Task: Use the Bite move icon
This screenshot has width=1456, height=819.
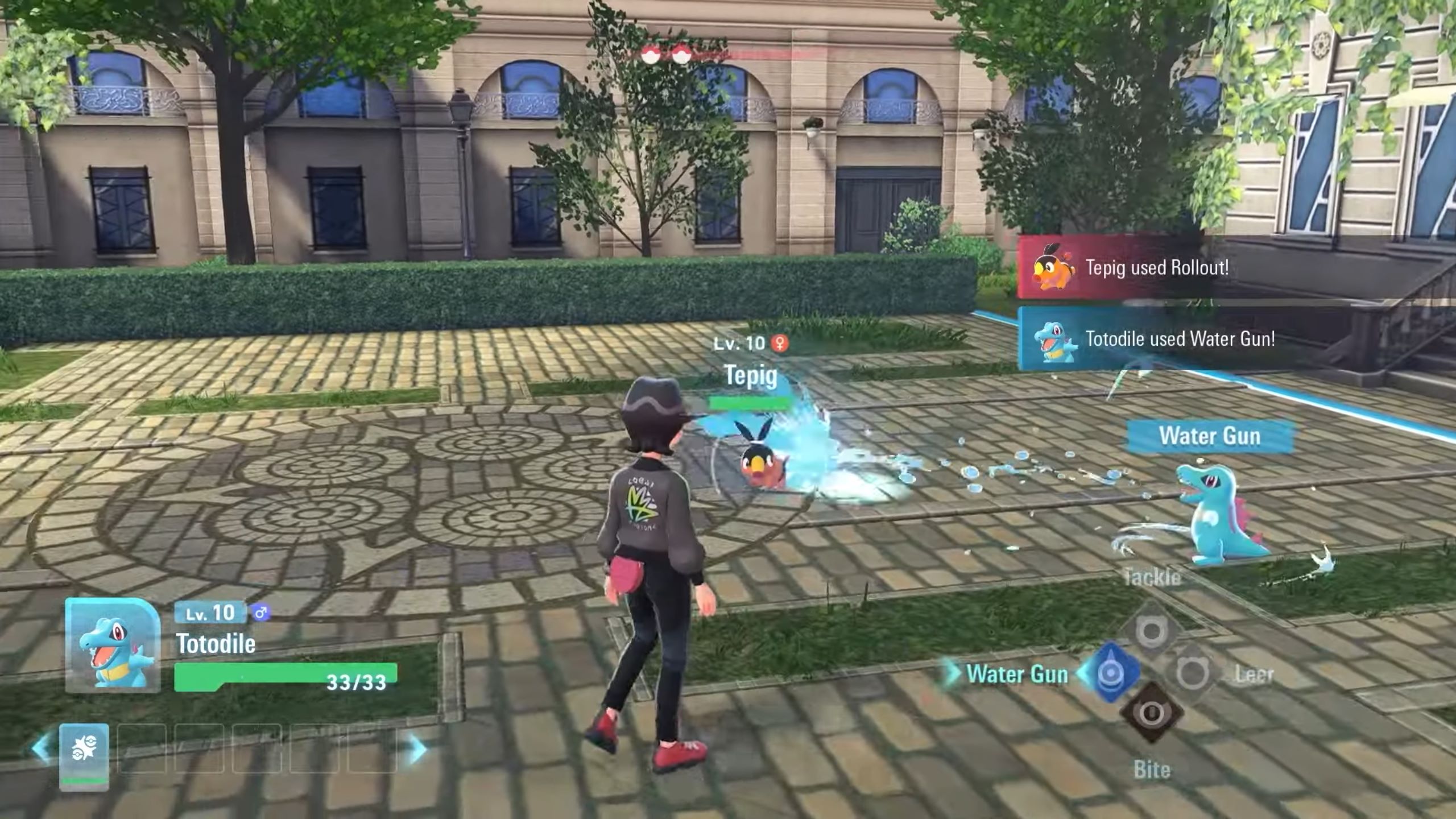Action: coord(1151,713)
